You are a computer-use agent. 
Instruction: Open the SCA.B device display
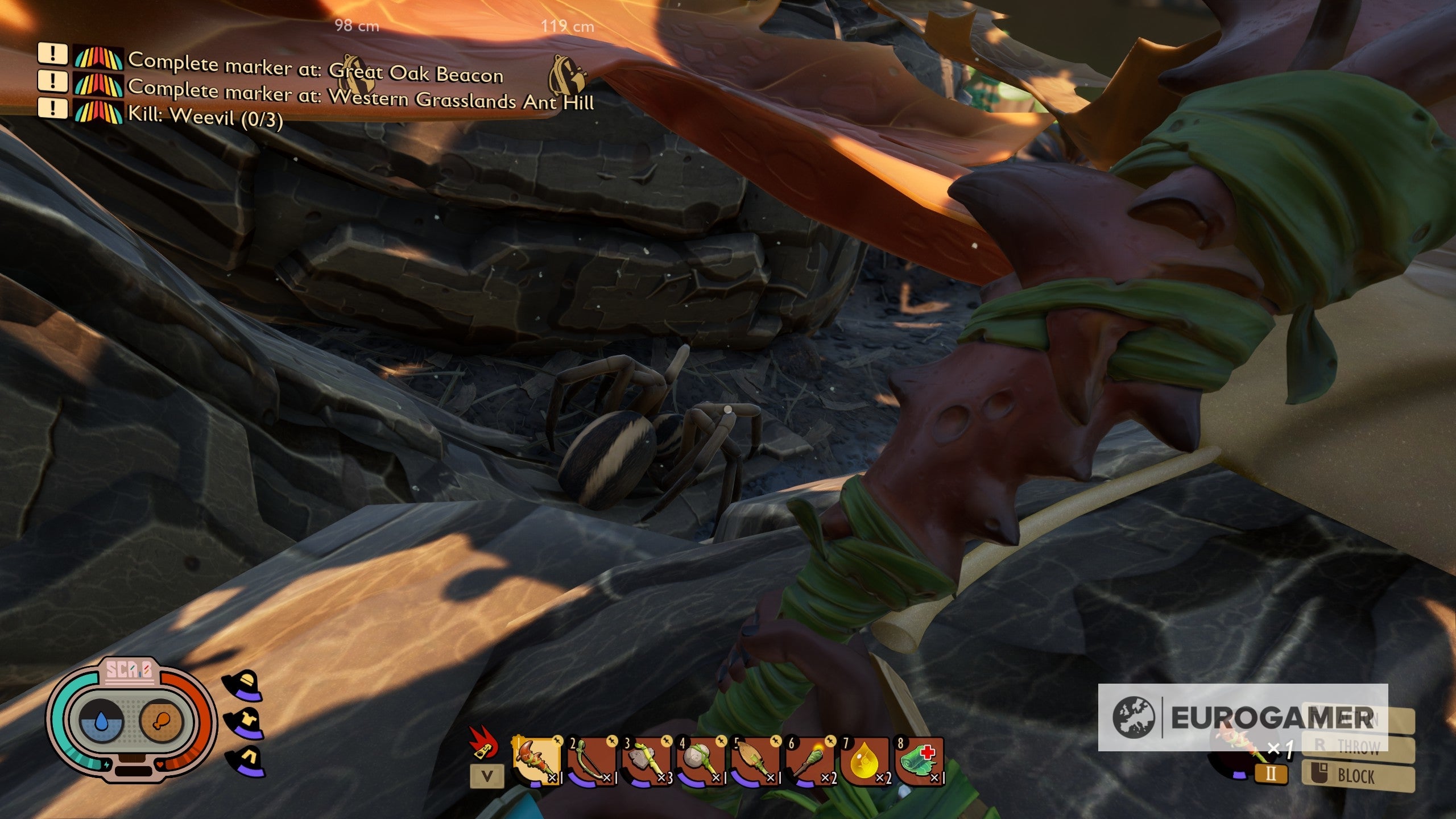(131, 720)
